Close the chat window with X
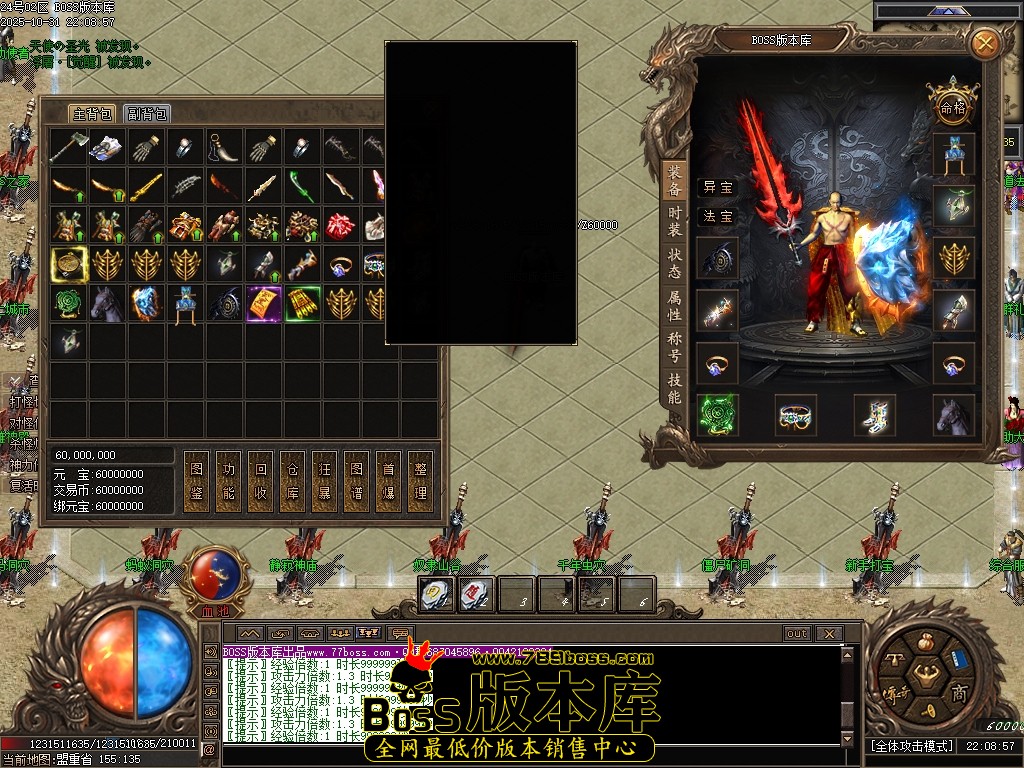 828,633
